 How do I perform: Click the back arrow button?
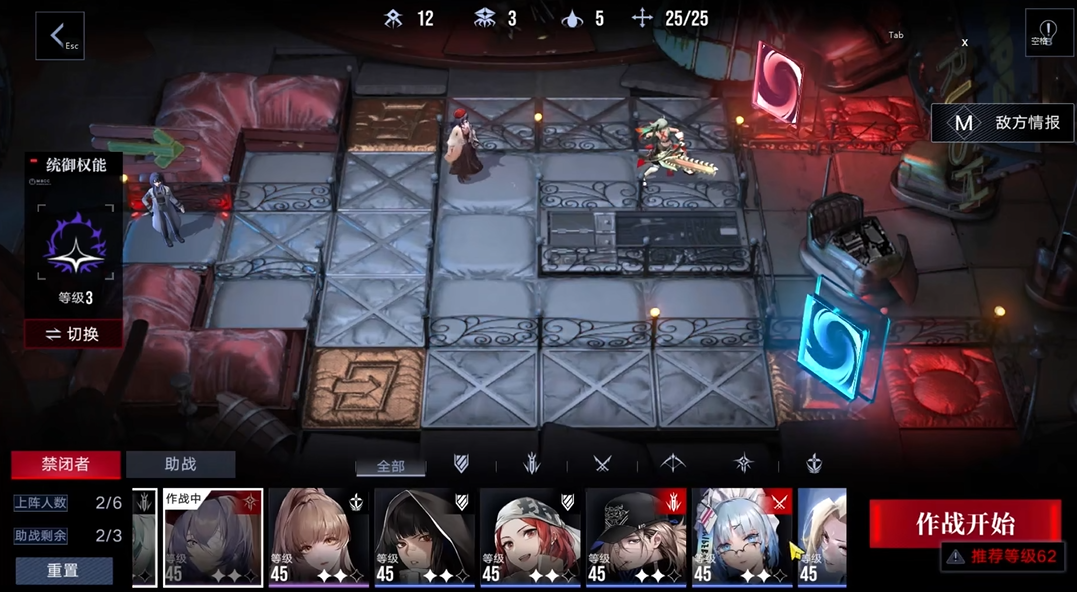point(59,36)
